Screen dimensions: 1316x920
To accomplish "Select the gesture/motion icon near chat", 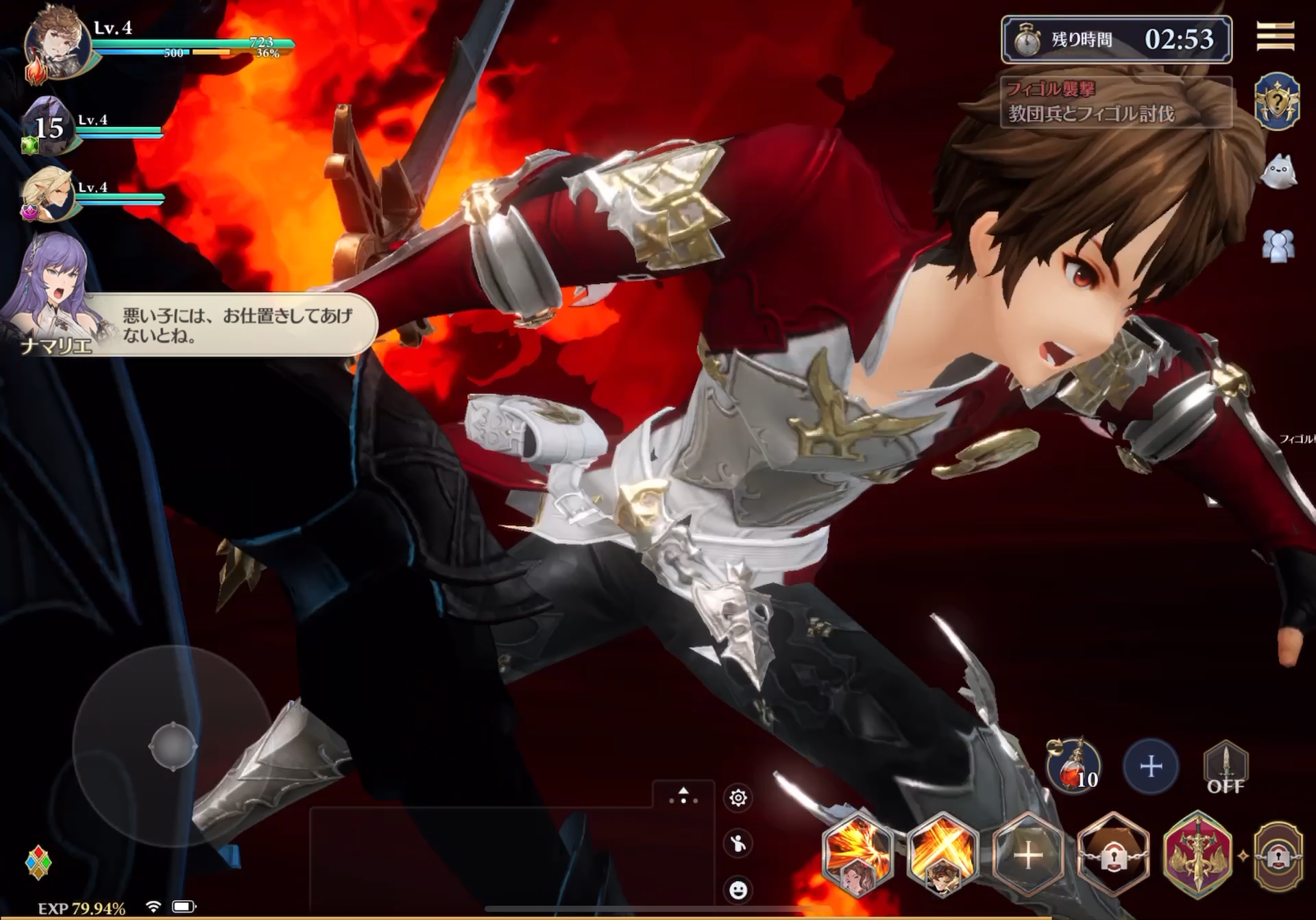I will click(738, 844).
